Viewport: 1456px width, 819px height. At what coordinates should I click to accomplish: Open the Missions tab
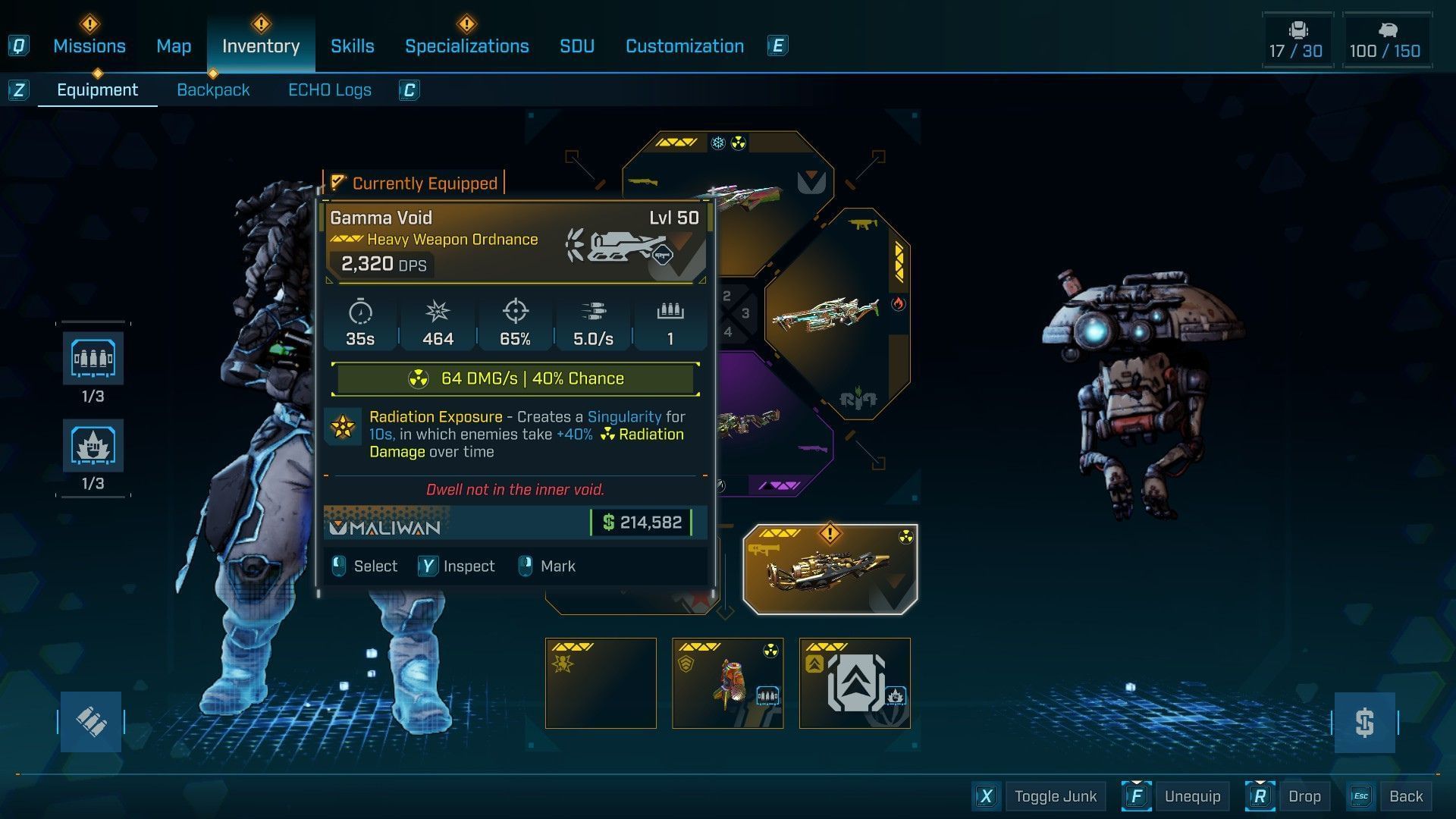point(89,46)
